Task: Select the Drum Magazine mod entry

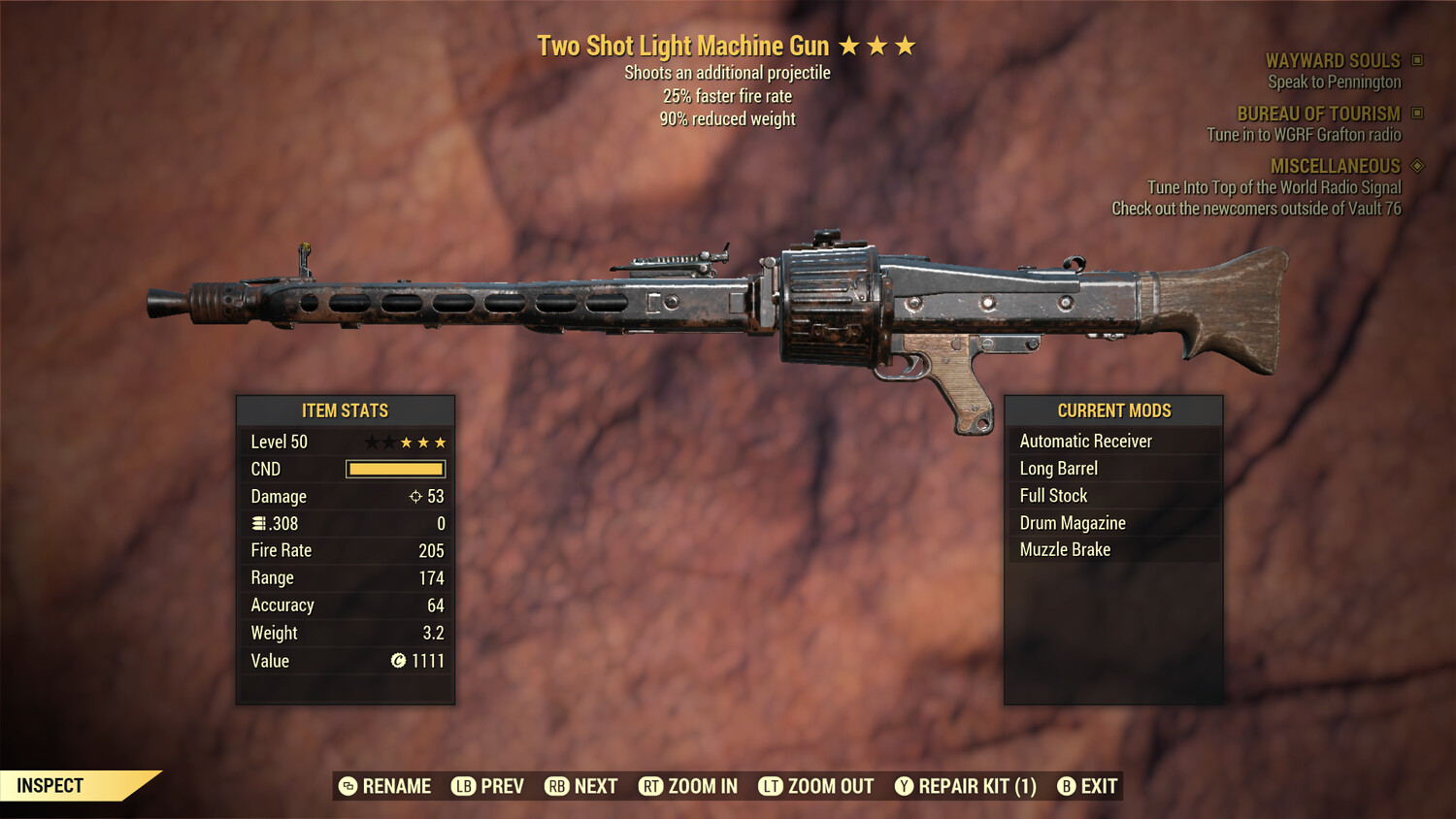Action: coord(1073,522)
